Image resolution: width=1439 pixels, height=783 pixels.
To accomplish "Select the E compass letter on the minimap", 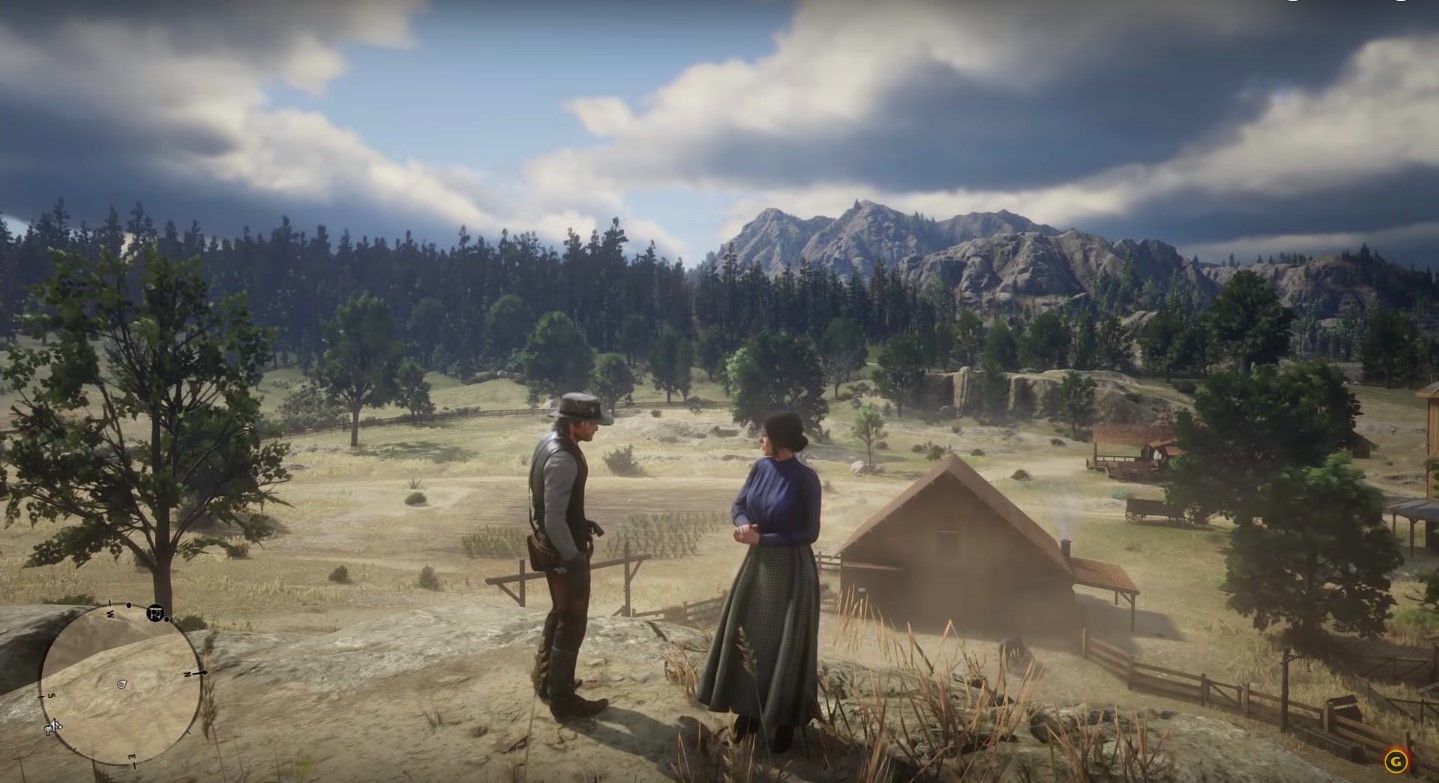I will (131, 758).
